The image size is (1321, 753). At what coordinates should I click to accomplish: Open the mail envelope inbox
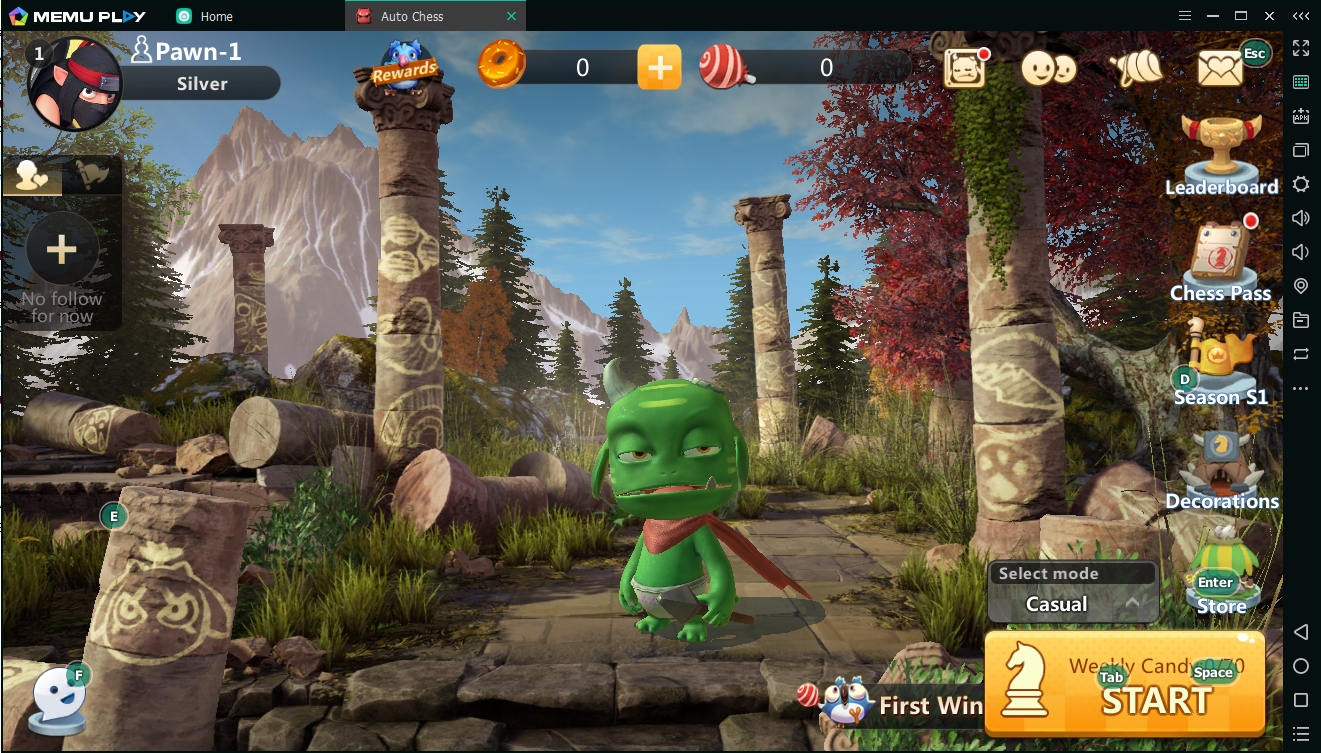(x=1221, y=68)
